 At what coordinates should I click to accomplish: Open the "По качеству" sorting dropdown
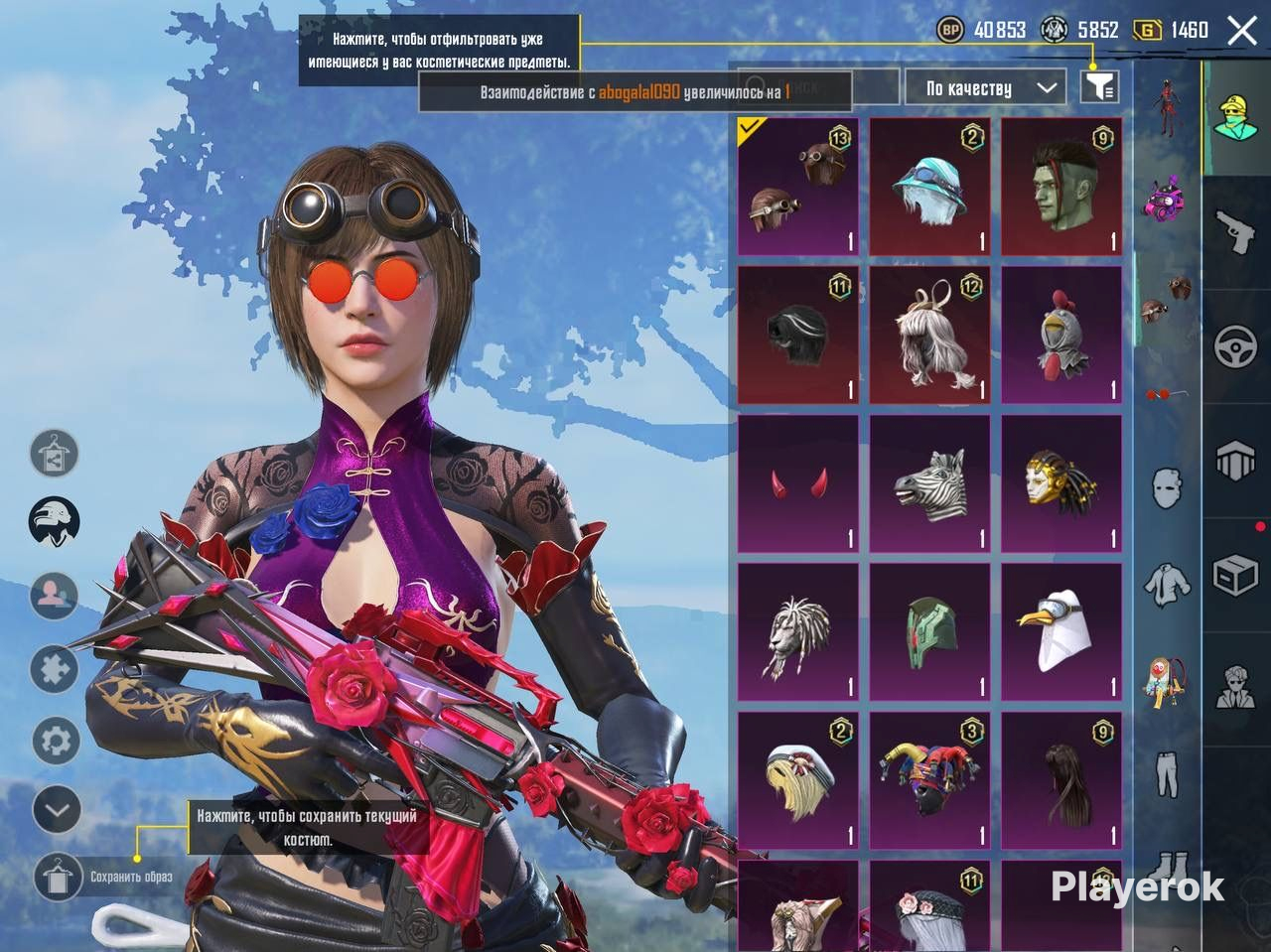984,88
